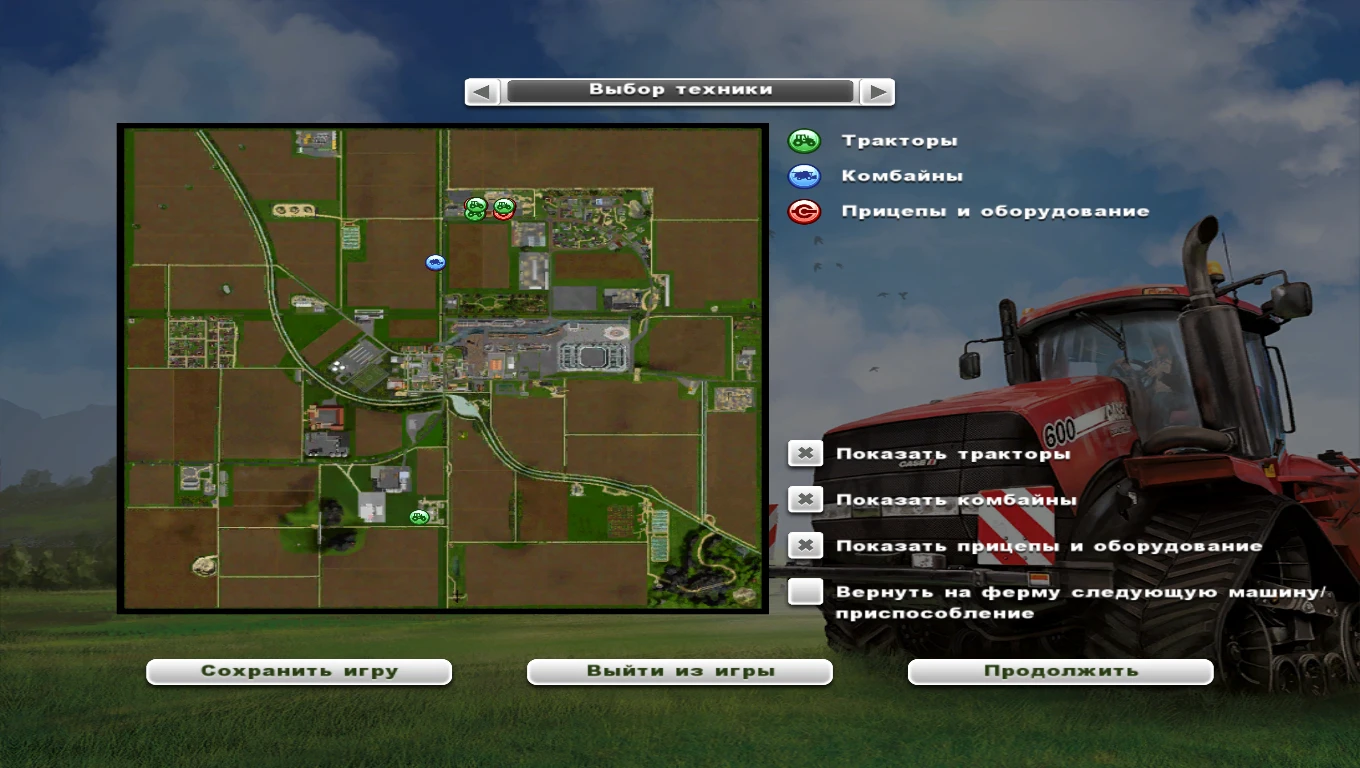Click the green tractor legend icon for Тракторы
1360x768 pixels.
point(804,140)
